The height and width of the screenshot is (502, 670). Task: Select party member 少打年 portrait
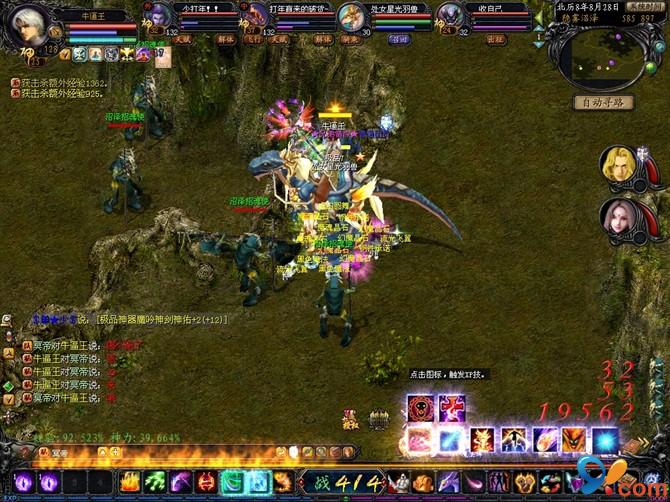pyautogui.click(x=158, y=18)
